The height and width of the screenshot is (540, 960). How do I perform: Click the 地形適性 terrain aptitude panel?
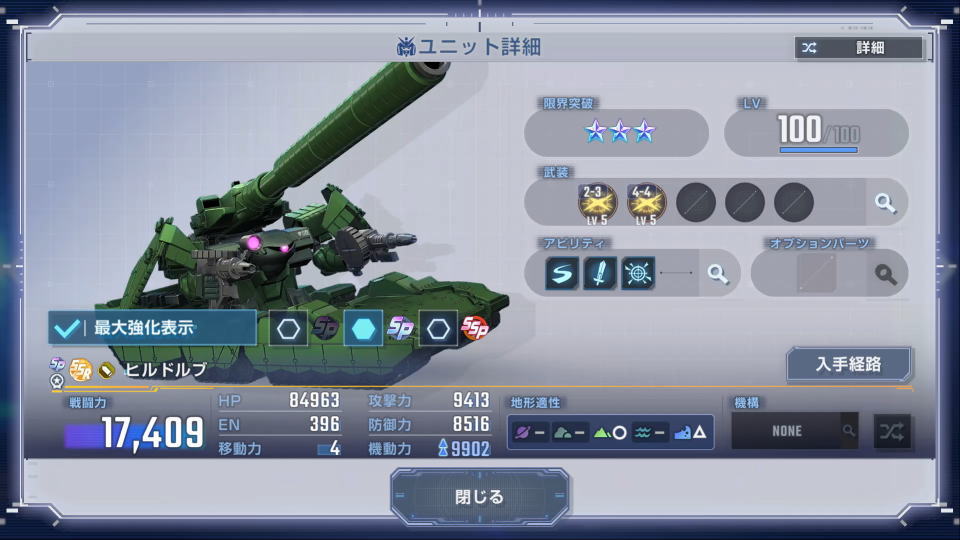(610, 432)
